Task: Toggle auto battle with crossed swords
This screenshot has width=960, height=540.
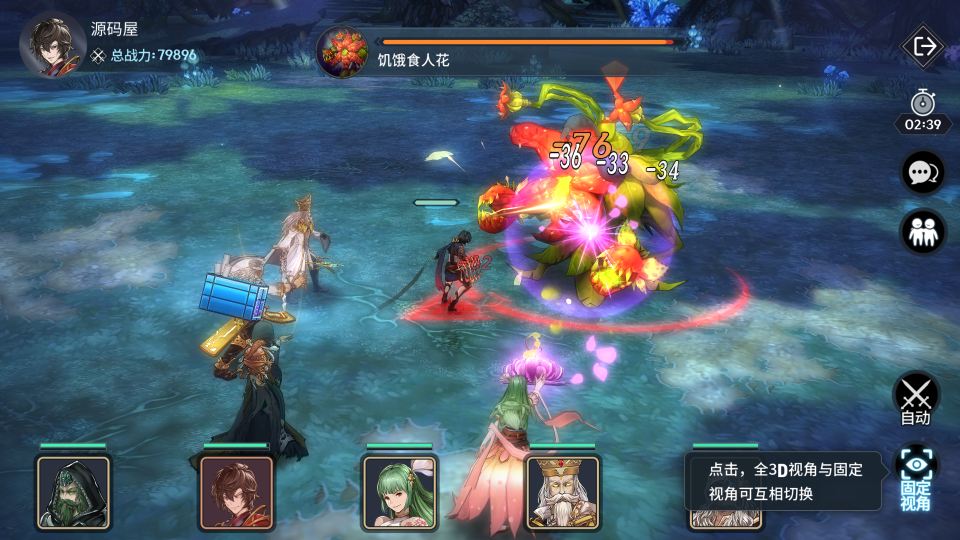Action: tap(915, 397)
